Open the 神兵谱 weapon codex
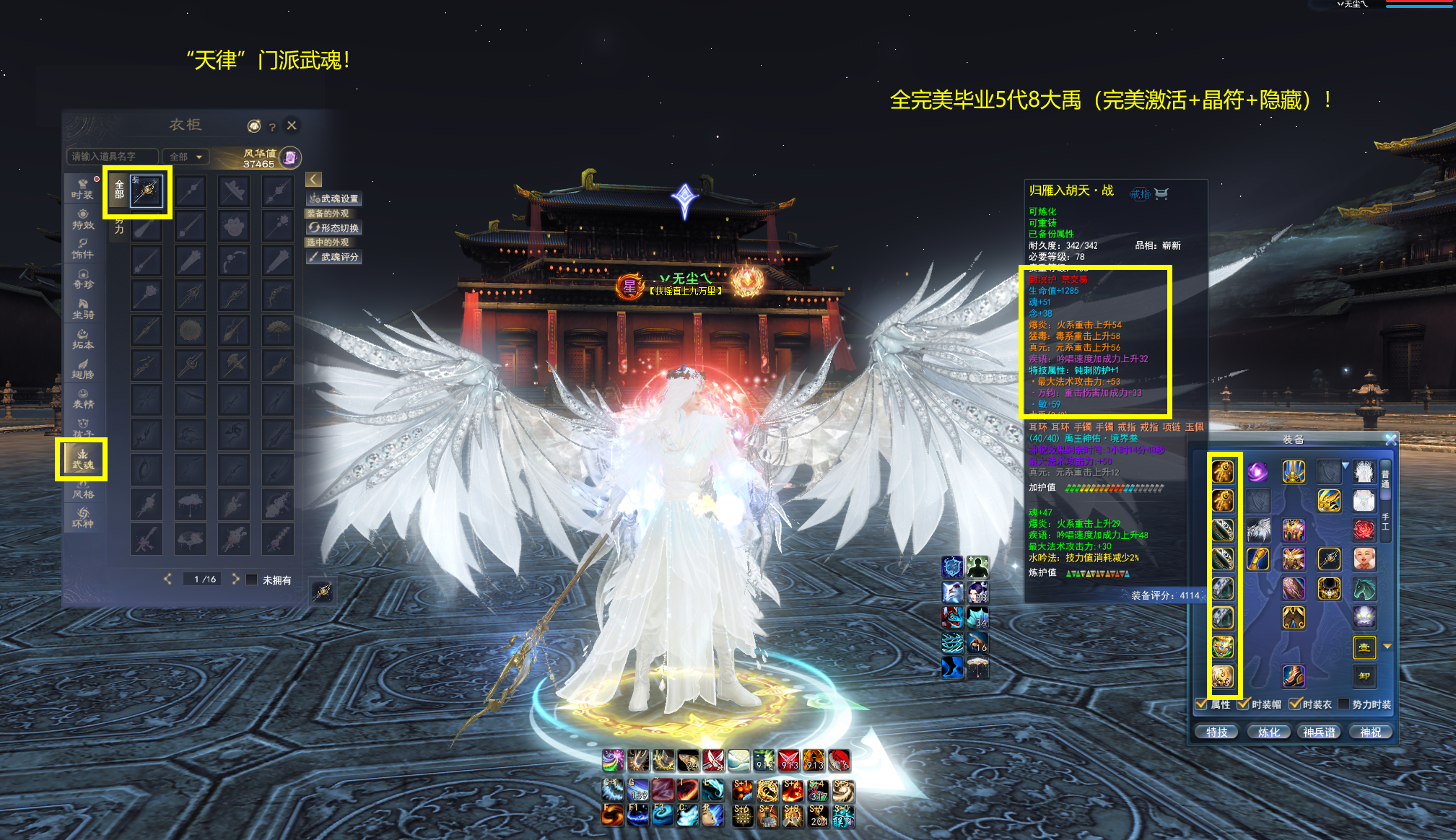1456x840 pixels. [1320, 732]
